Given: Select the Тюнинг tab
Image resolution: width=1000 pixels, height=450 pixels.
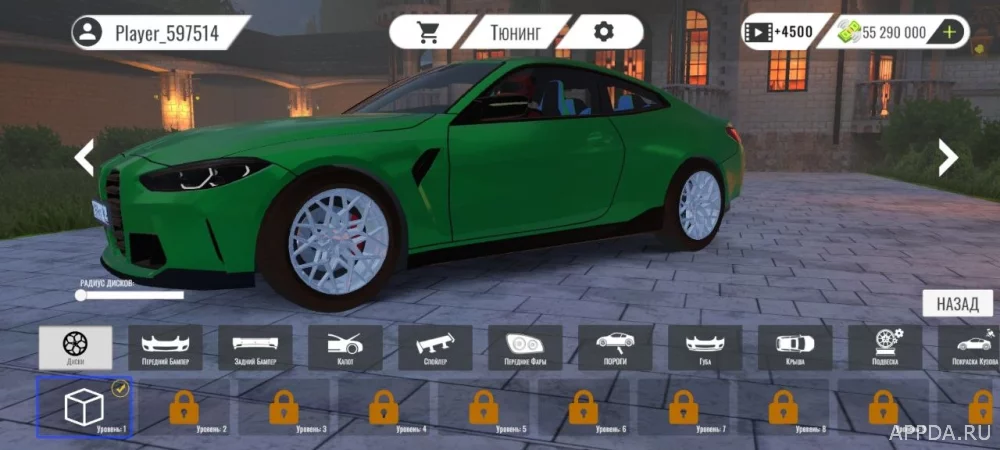Looking at the screenshot, I should tap(516, 32).
